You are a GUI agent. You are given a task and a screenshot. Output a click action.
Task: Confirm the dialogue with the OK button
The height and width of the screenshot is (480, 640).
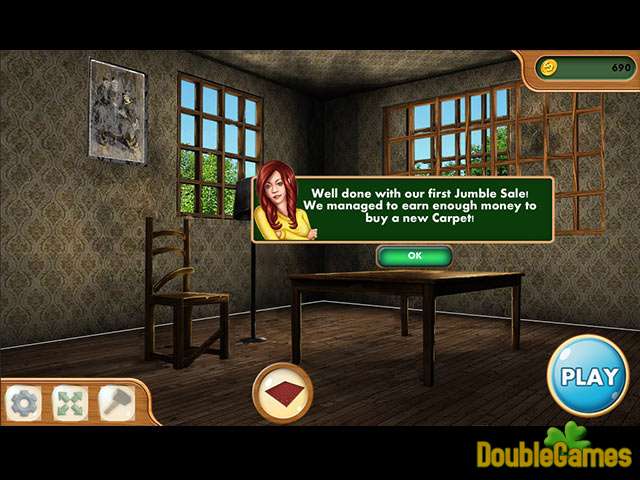pyautogui.click(x=414, y=256)
